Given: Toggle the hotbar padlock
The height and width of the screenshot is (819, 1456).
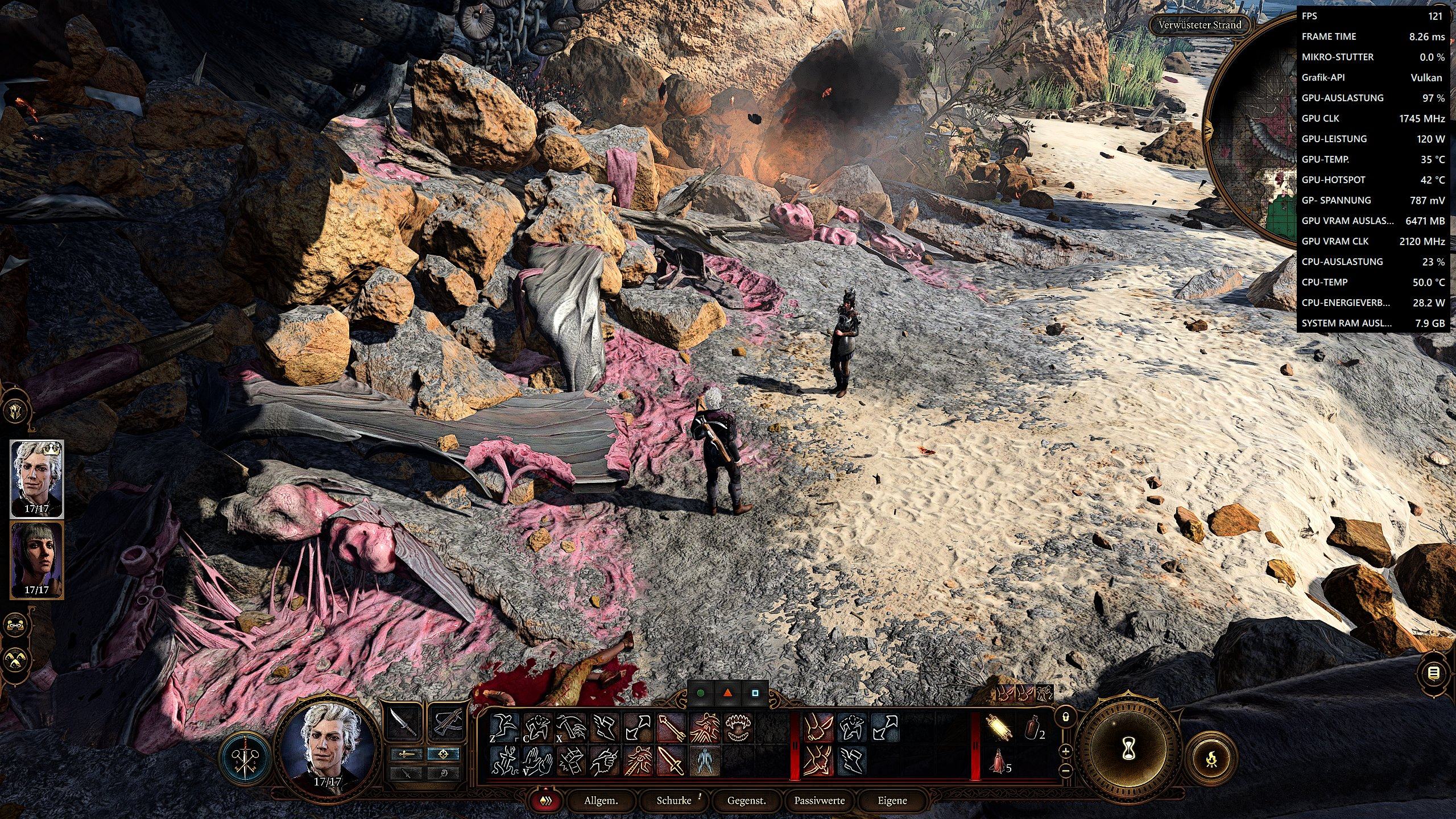Looking at the screenshot, I should pos(1066,717).
